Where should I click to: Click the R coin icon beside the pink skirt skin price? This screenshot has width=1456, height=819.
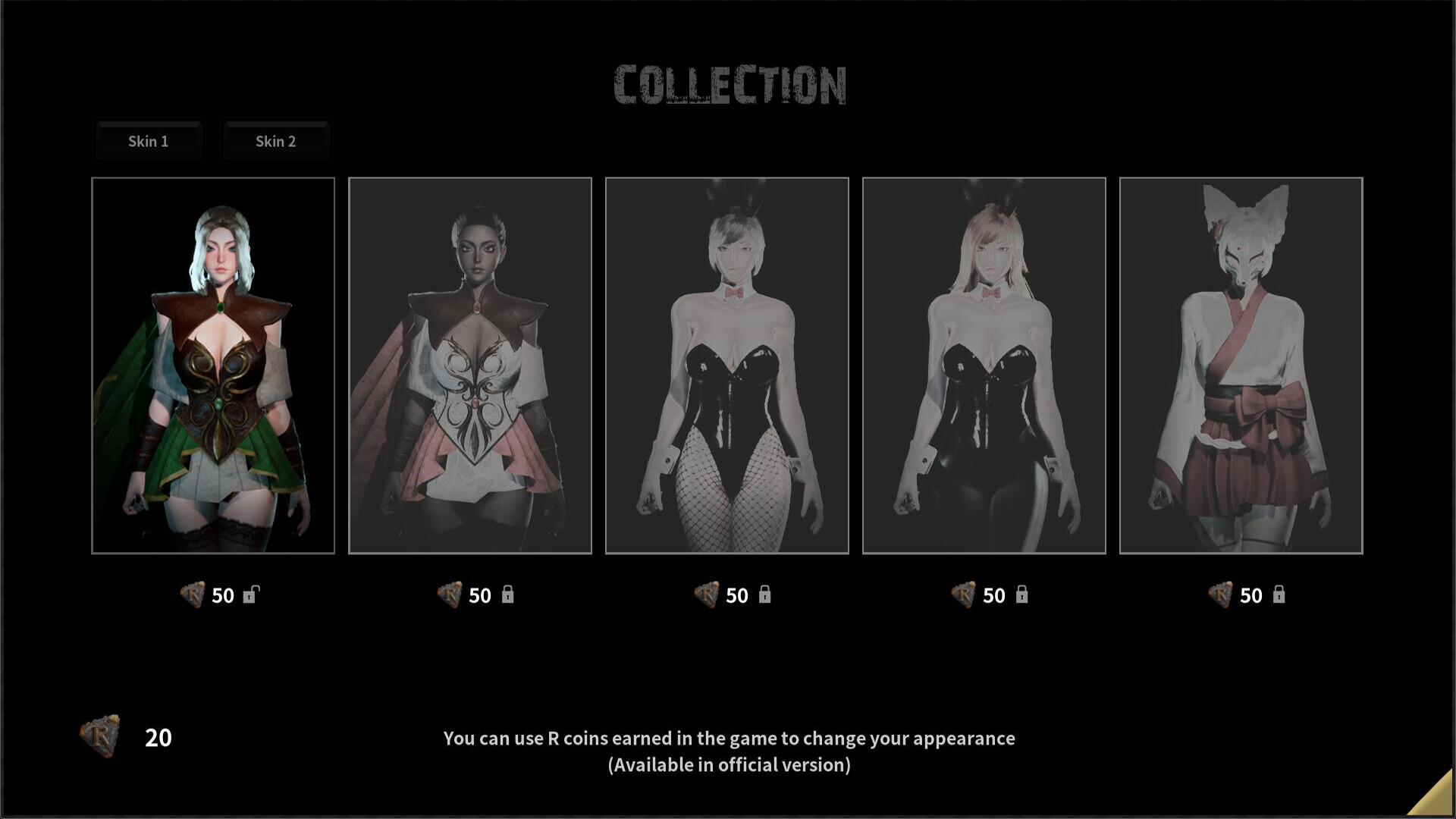[449, 595]
